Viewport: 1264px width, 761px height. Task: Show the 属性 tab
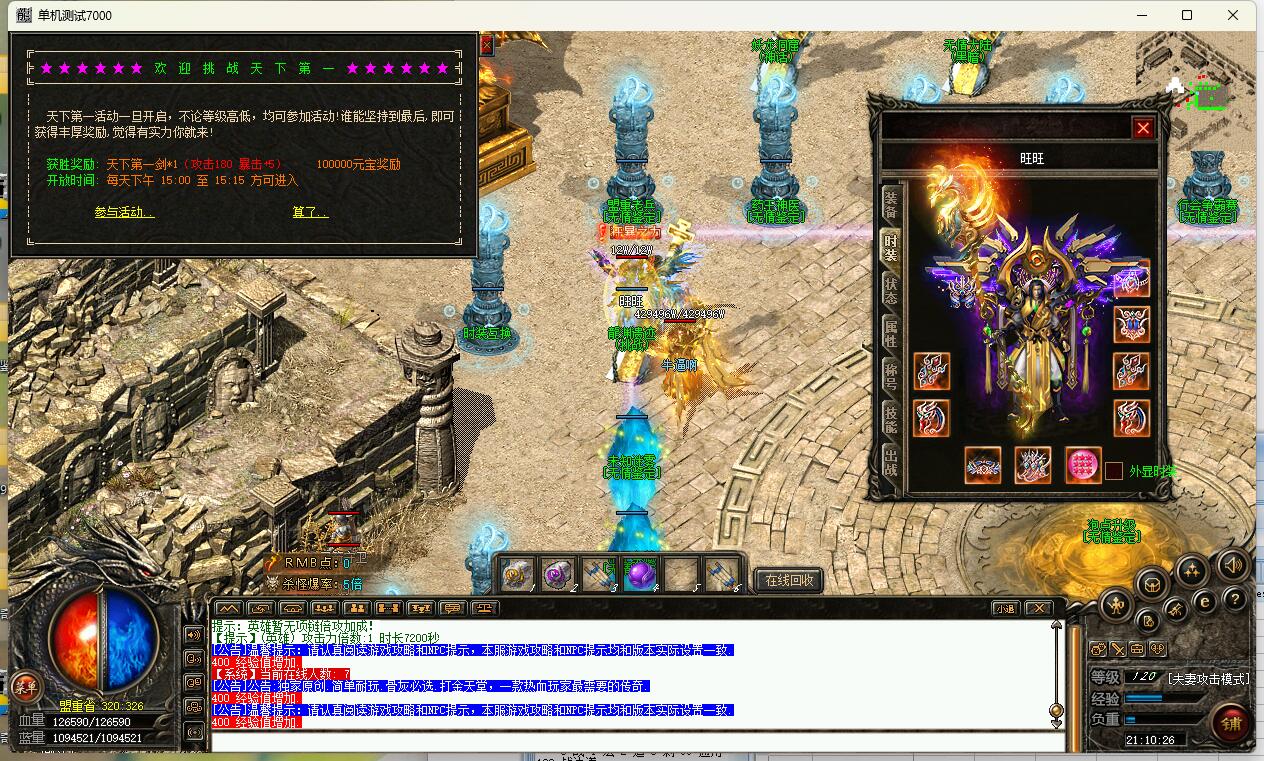[891, 333]
